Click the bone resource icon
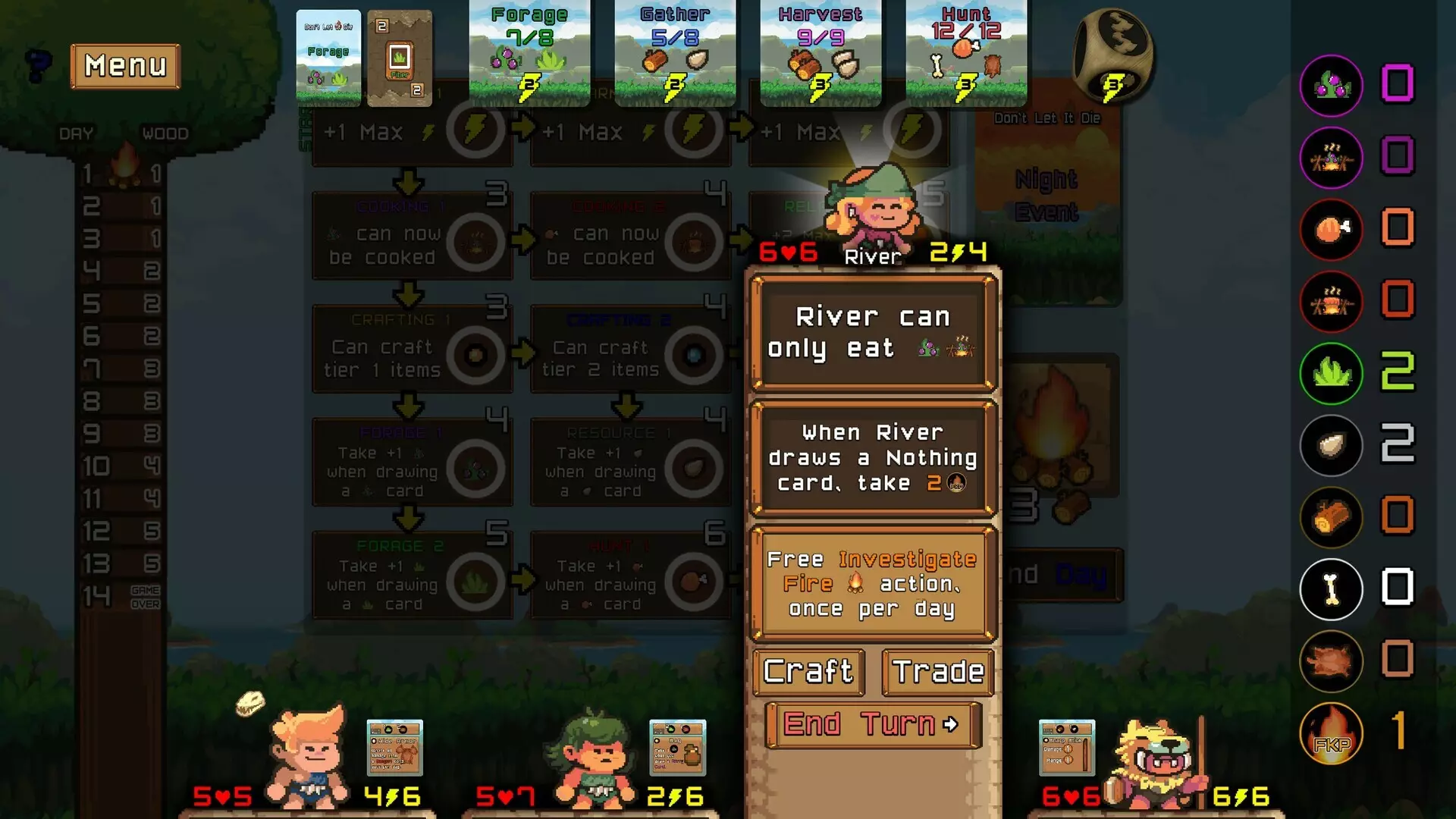Screen dimensions: 1456x819 [1331, 589]
